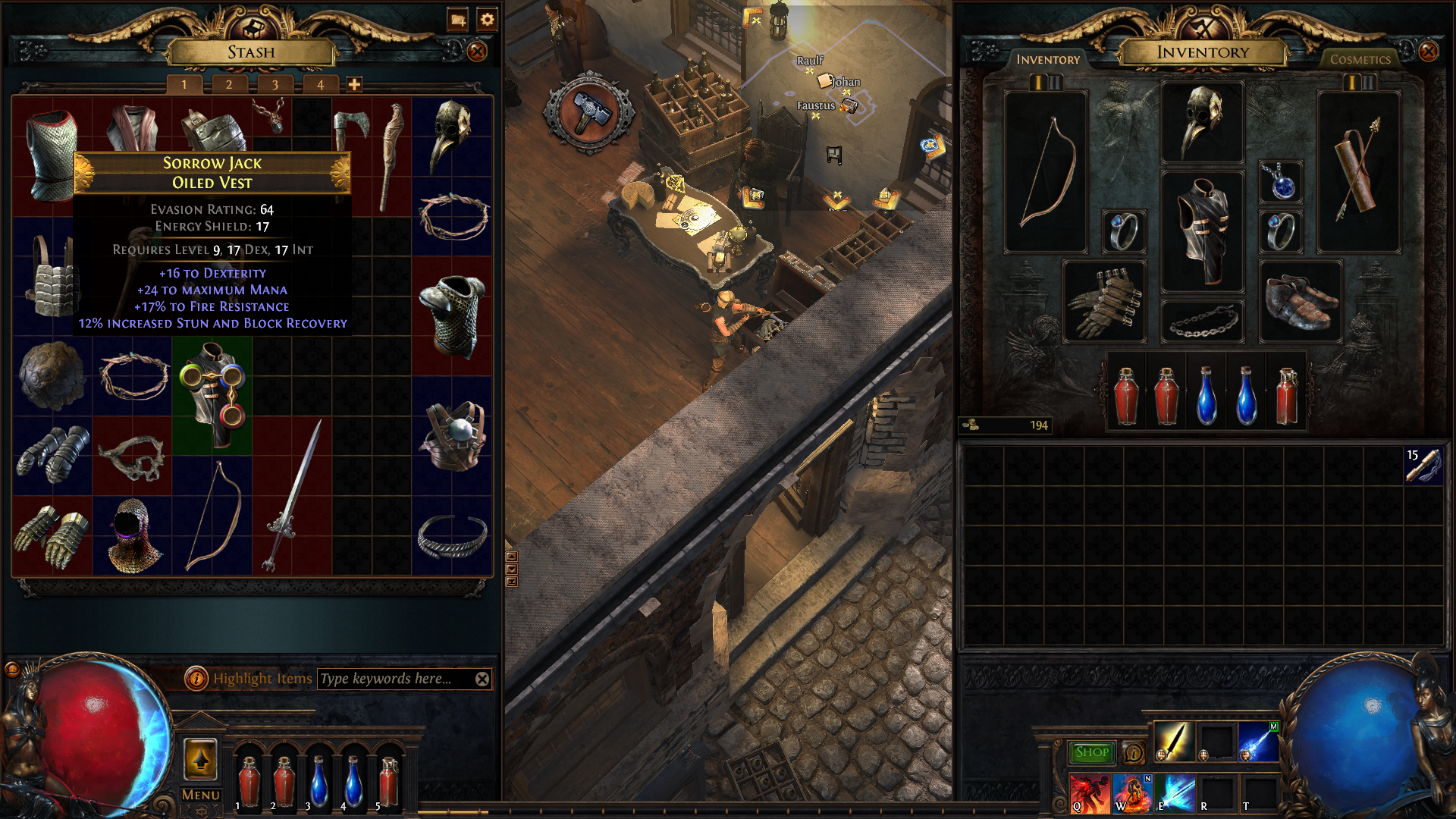Select the scroll stack of 15

pos(1423,466)
